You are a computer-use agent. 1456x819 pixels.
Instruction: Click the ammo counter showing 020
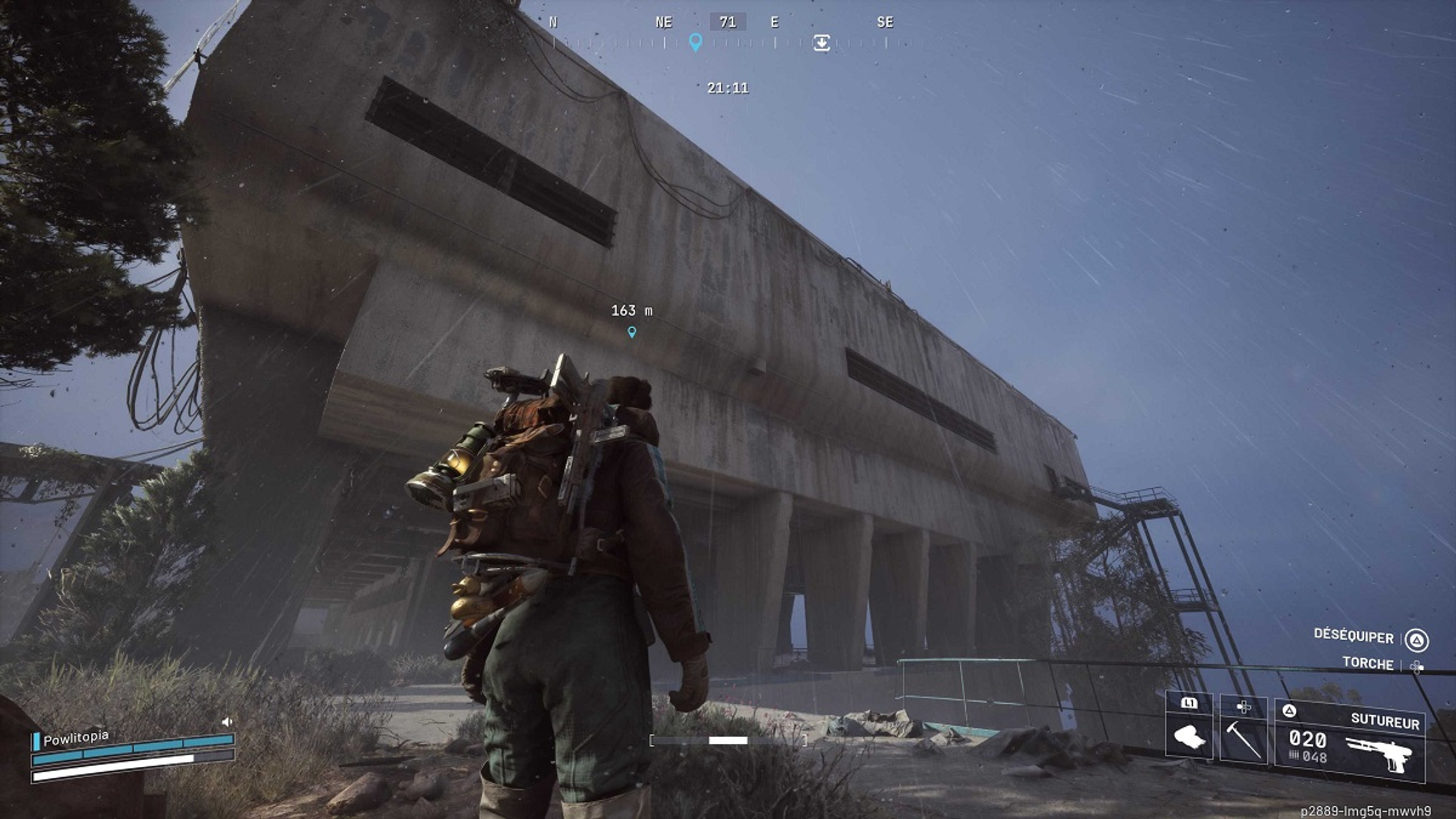point(1307,740)
